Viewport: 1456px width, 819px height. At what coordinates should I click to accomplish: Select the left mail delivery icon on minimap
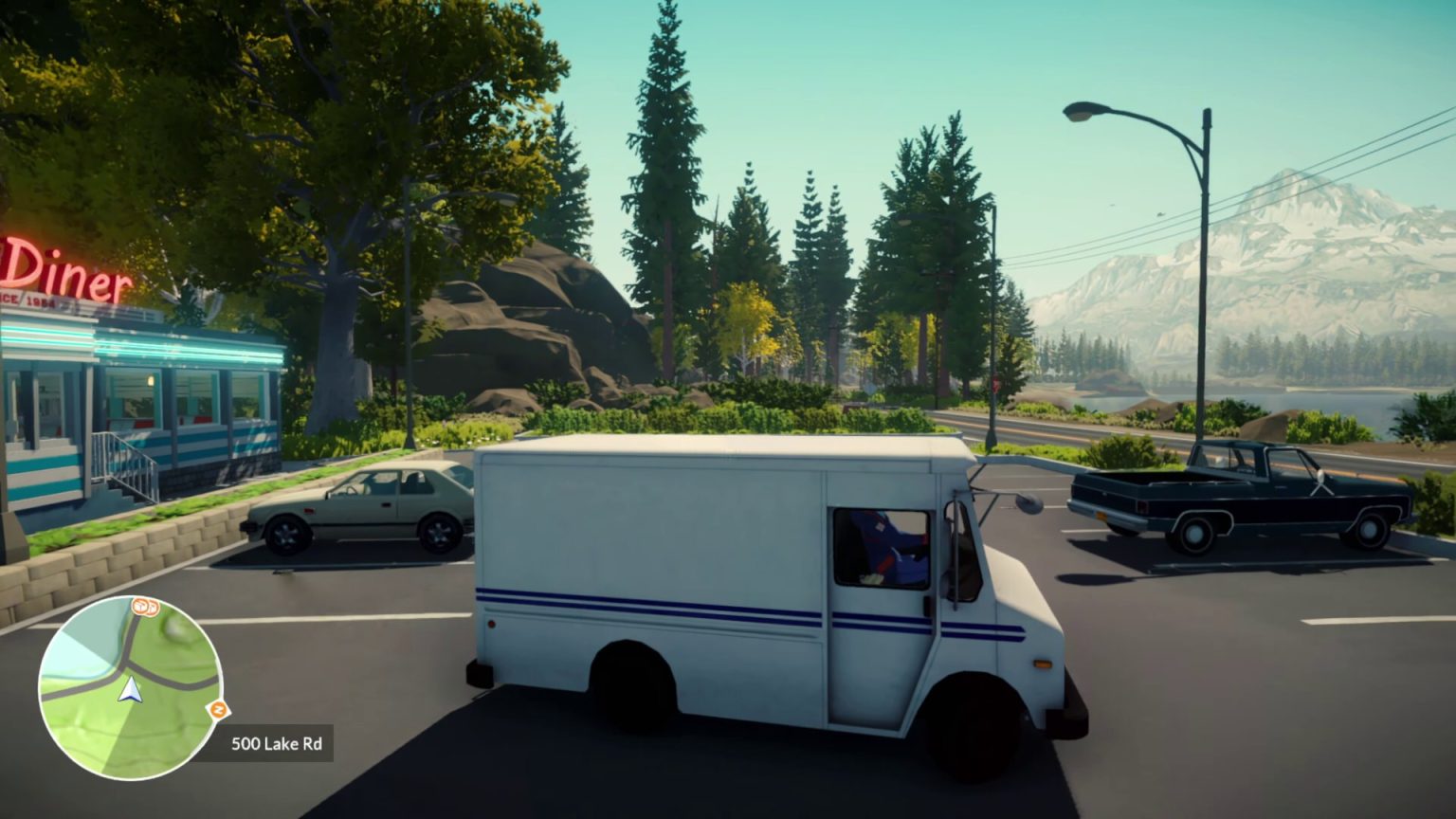139,608
